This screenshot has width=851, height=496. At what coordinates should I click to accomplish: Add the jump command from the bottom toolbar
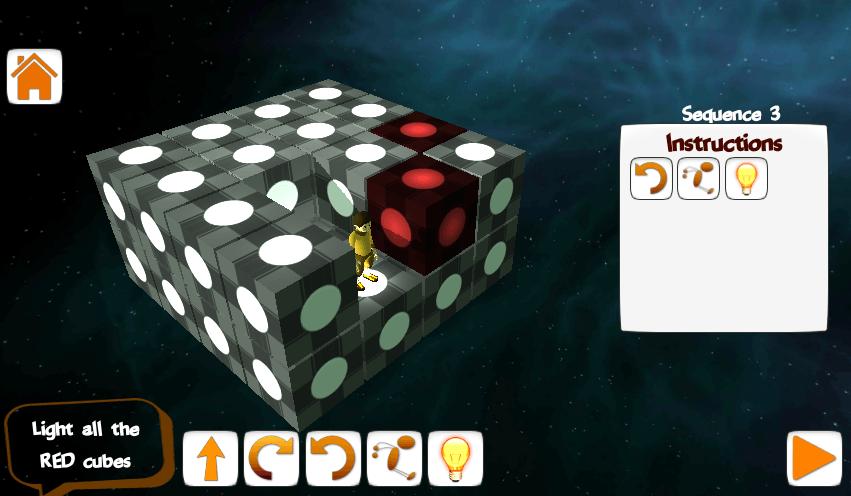point(394,459)
